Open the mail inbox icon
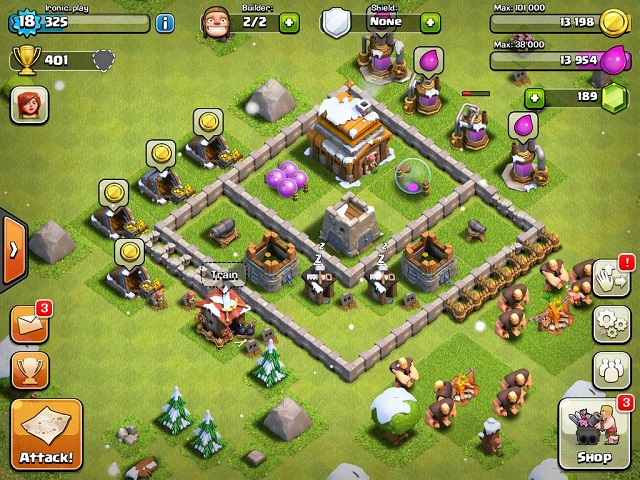This screenshot has height=480, width=640. [29, 324]
